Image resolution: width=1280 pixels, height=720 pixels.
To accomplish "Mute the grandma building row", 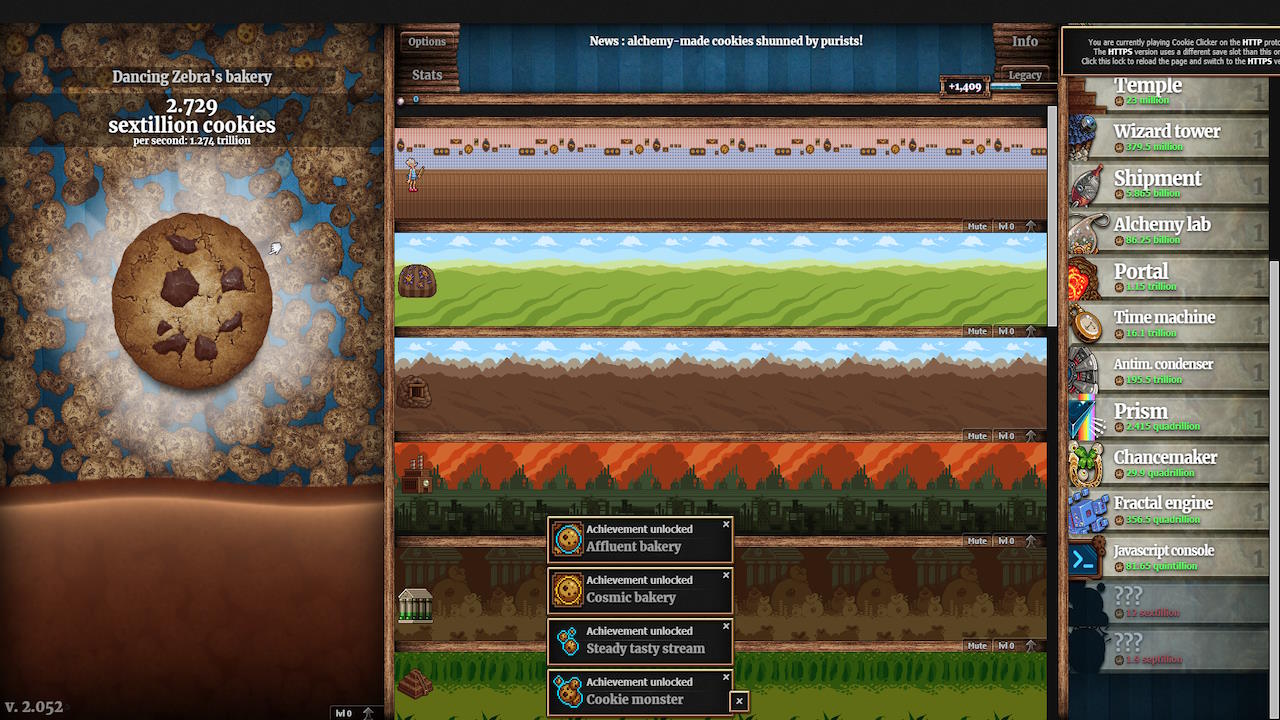I will [976, 226].
